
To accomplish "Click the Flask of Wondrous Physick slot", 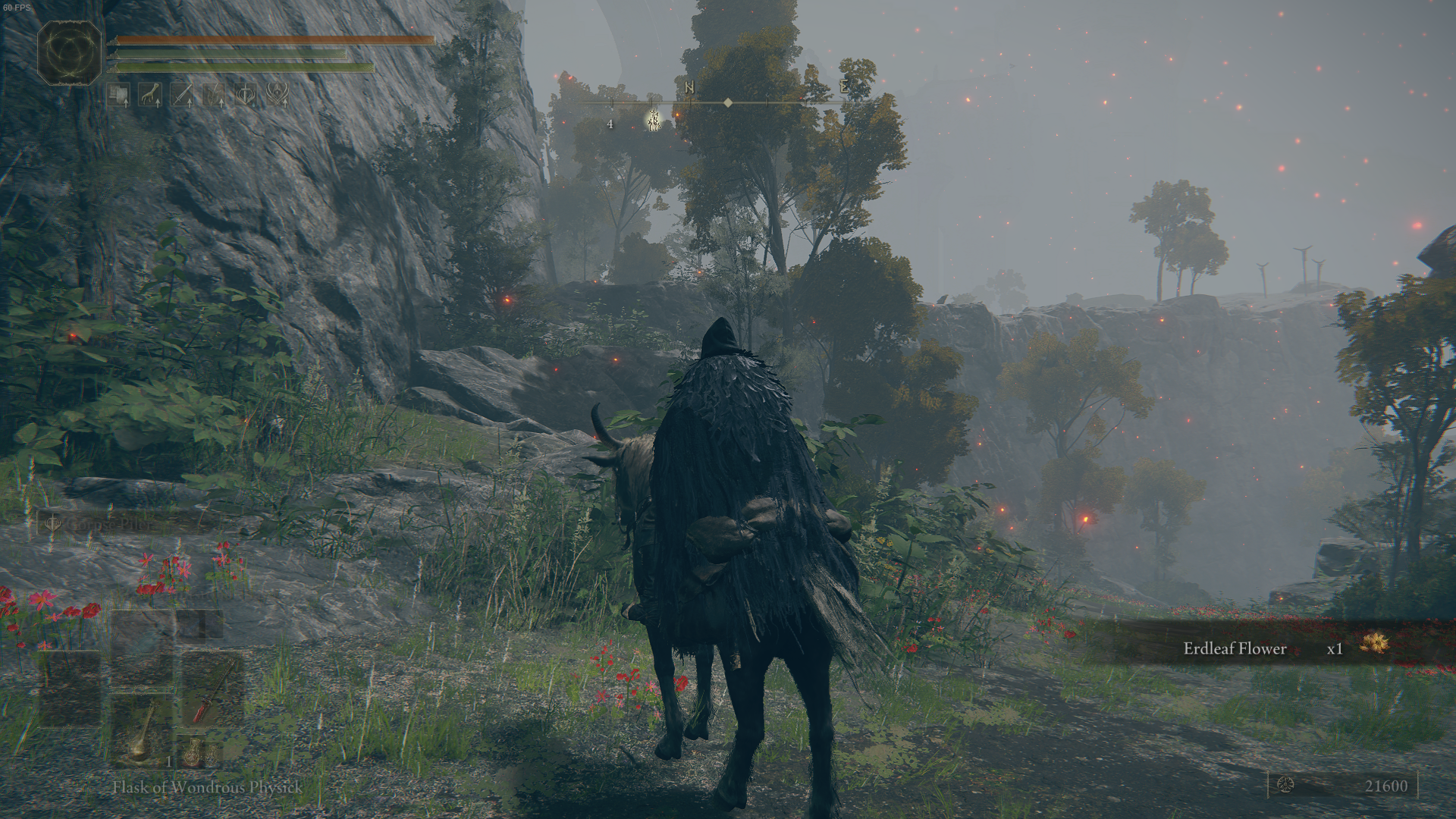I will pyautogui.click(x=142, y=737).
